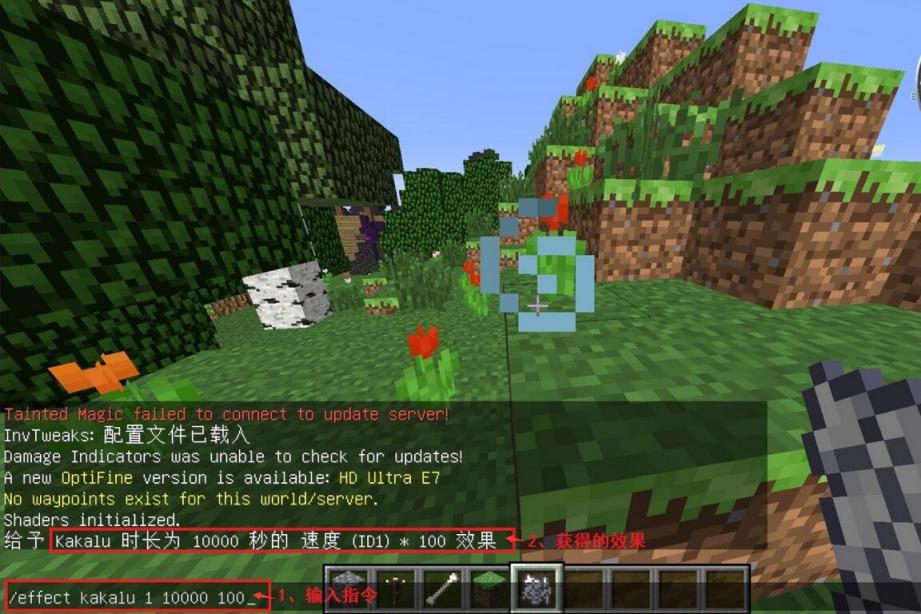921x614 pixels.
Task: Select the dark wand hotbar slot
Action: tap(393, 590)
